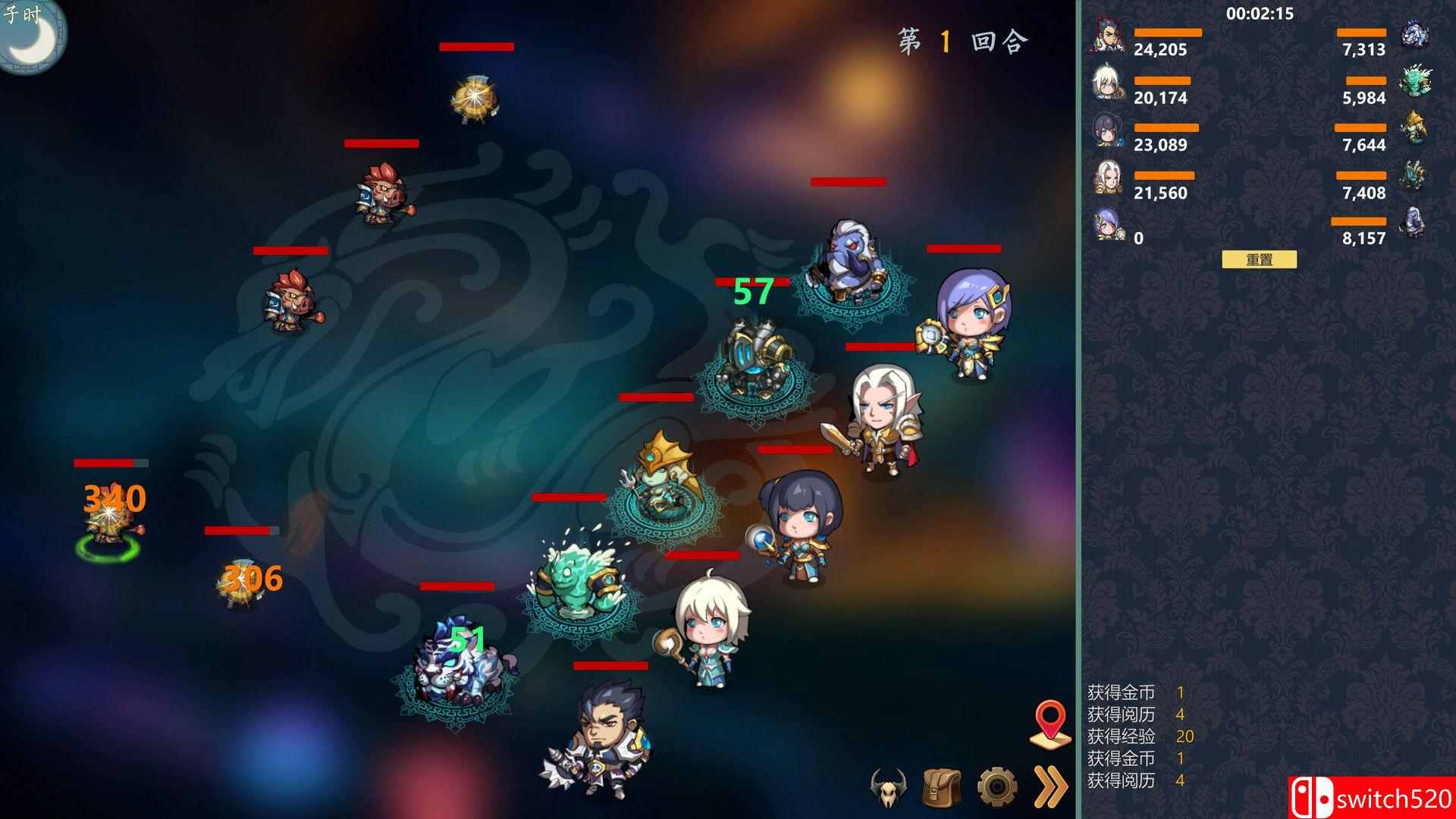Screen dimensions: 1456x819
Task: Select the white-haired hero portrait with 20,174 damage
Action: point(1108,83)
